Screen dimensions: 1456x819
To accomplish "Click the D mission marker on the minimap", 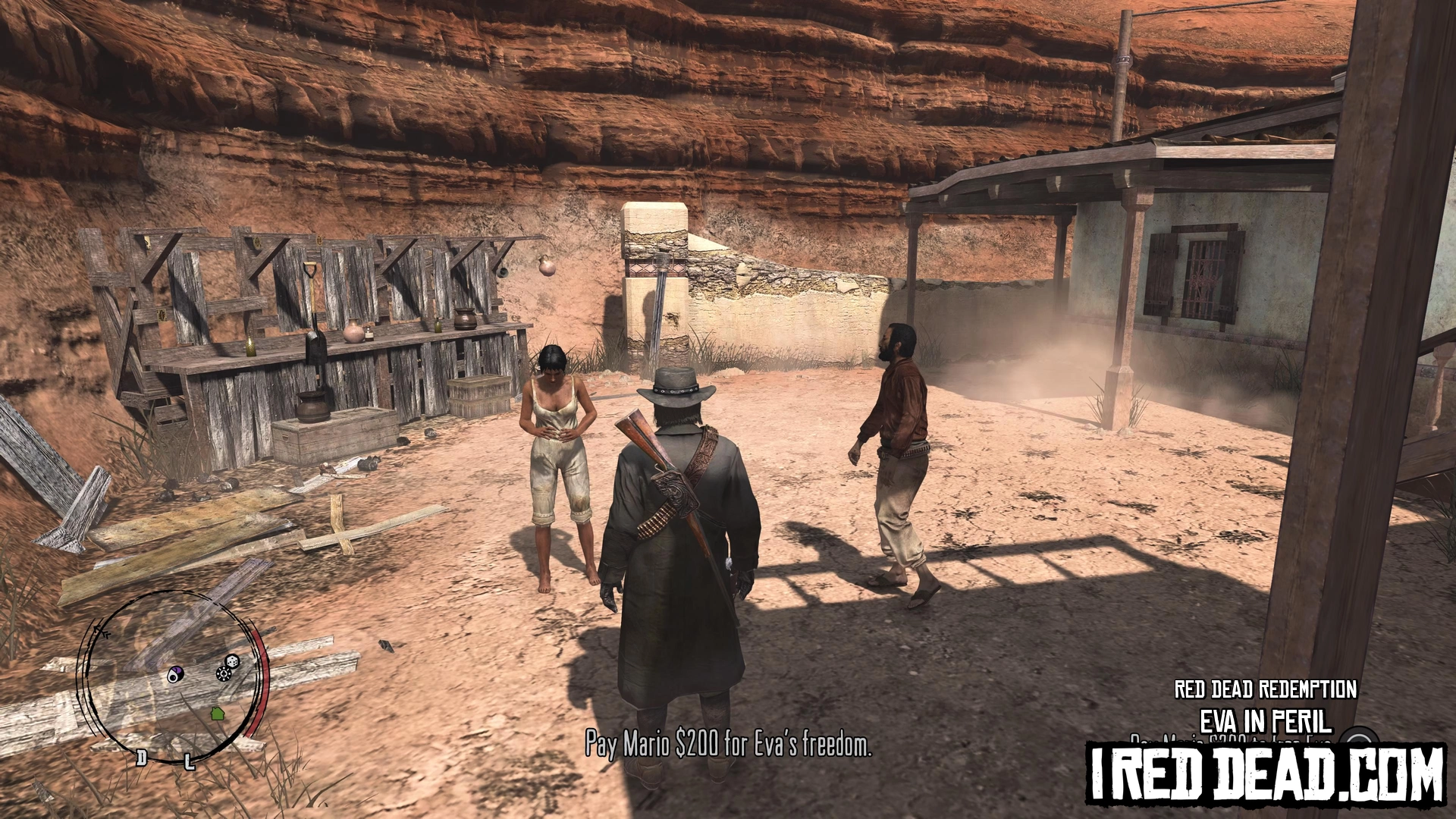I will point(141,757).
